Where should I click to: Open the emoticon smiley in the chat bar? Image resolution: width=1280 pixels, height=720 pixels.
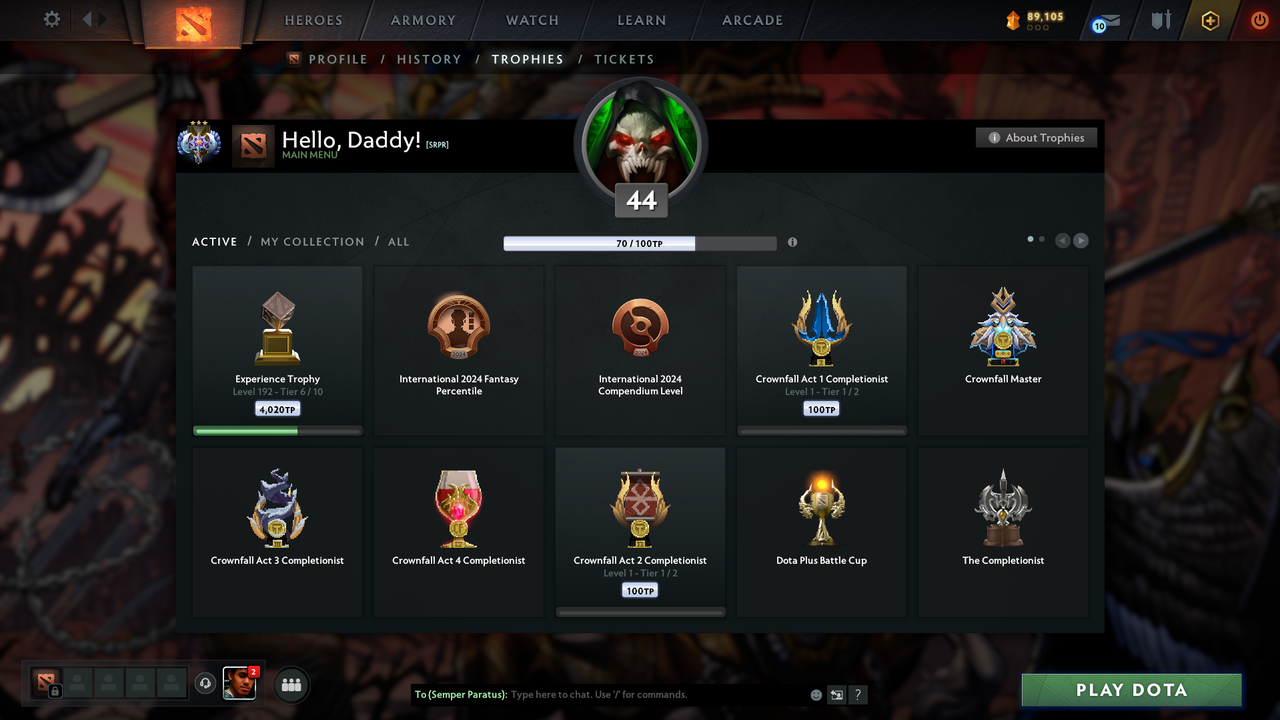pyautogui.click(x=816, y=694)
